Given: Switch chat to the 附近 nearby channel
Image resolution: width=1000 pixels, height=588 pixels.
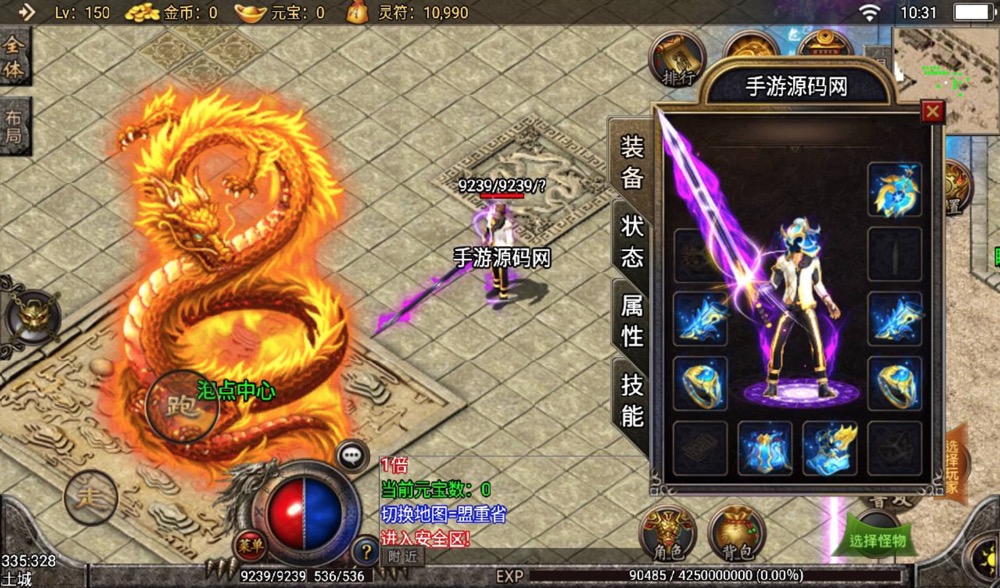Looking at the screenshot, I should point(402,557).
